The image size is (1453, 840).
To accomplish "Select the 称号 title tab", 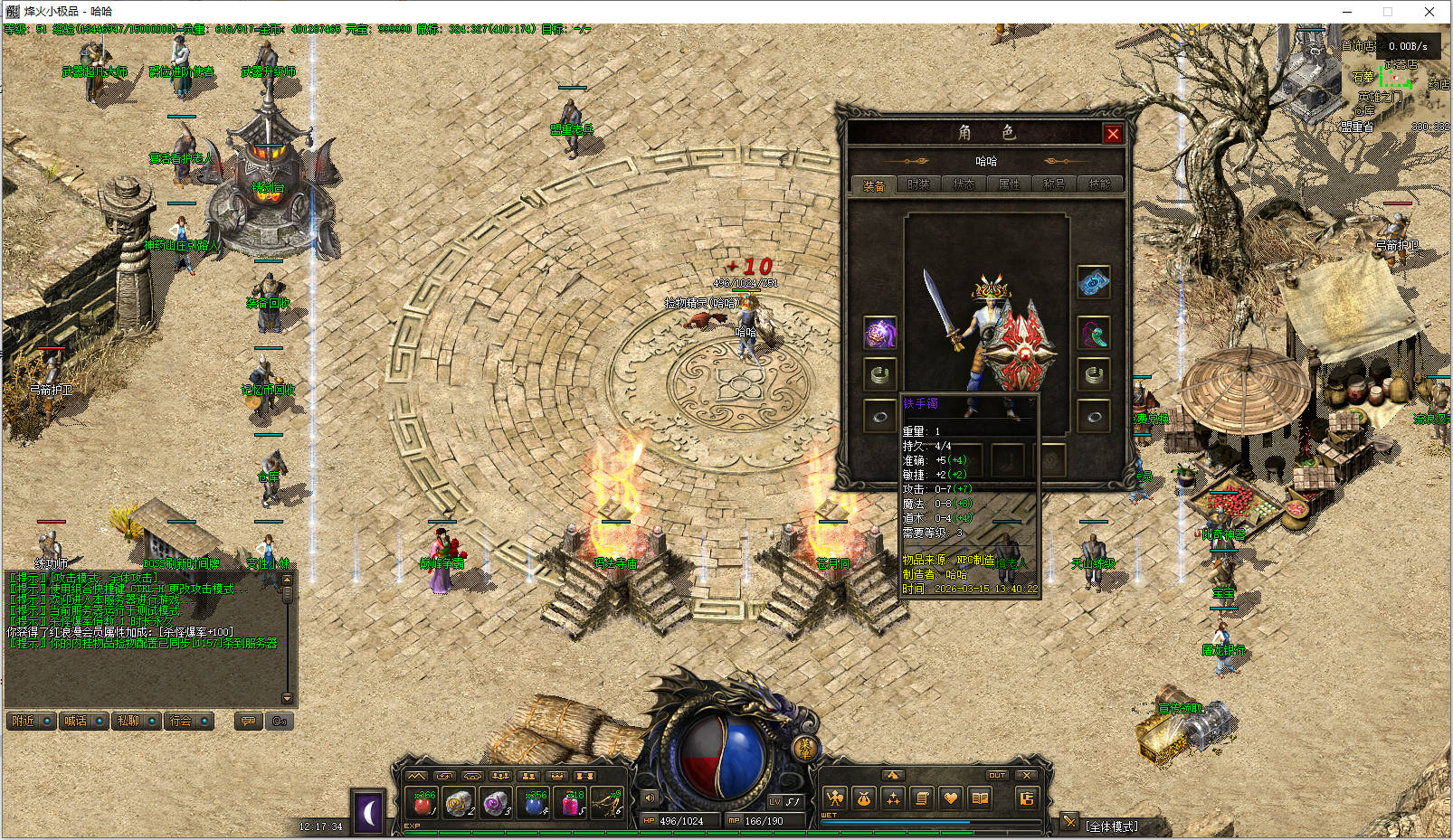I will point(1054,184).
